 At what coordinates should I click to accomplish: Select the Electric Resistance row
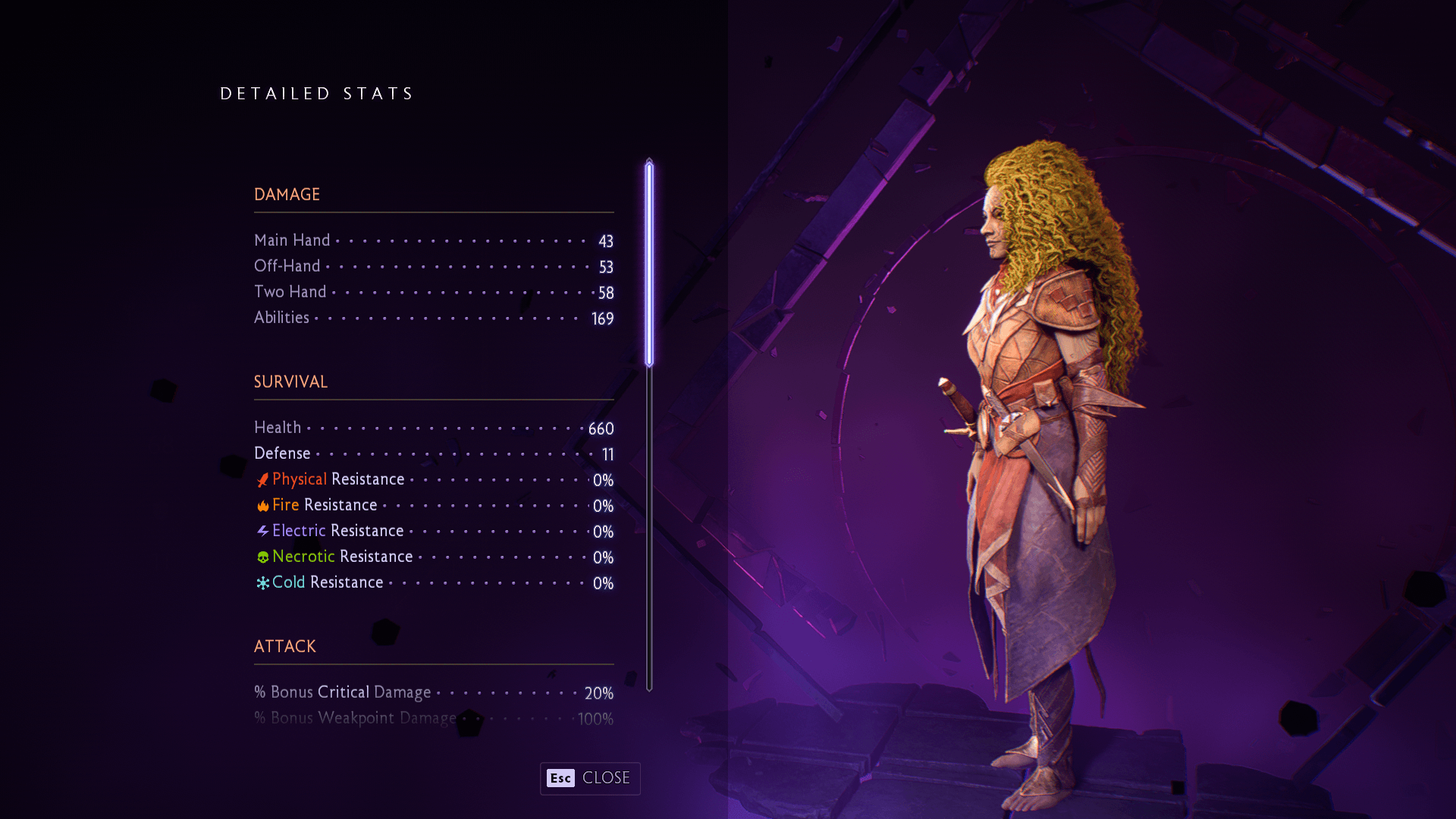coord(433,531)
